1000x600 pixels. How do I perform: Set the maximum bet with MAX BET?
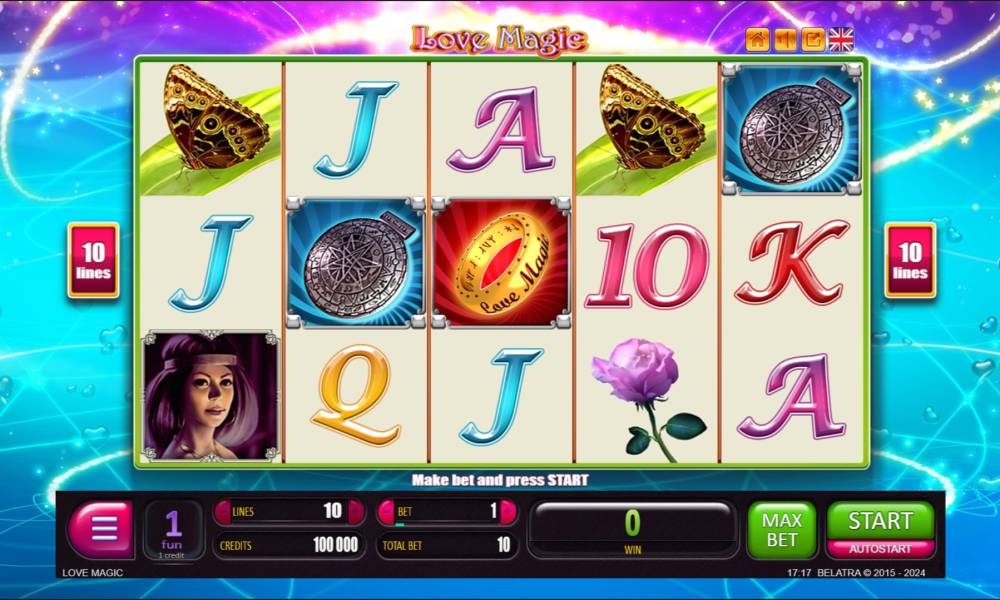click(x=781, y=530)
